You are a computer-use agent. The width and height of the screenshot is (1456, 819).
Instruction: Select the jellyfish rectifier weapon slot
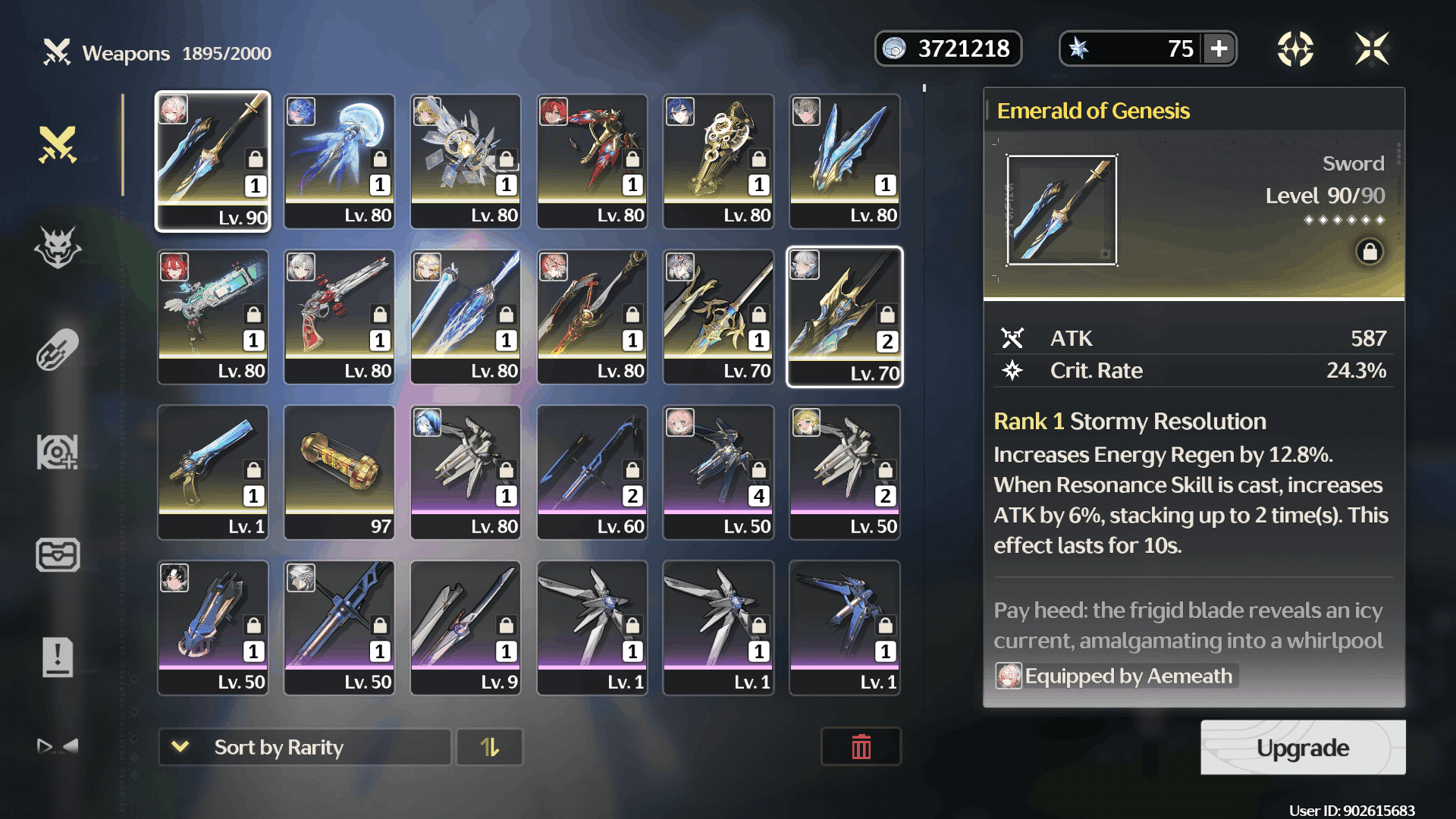339,161
